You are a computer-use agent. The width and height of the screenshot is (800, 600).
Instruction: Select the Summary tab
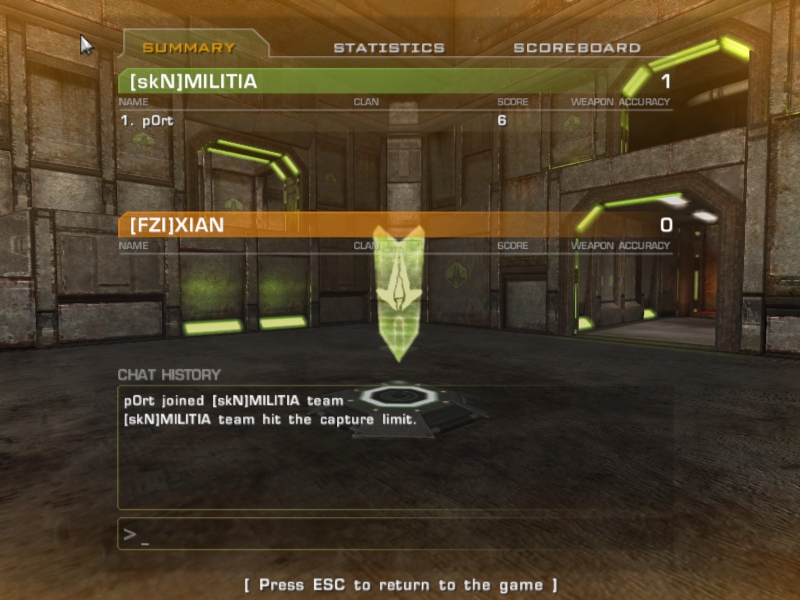(189, 47)
